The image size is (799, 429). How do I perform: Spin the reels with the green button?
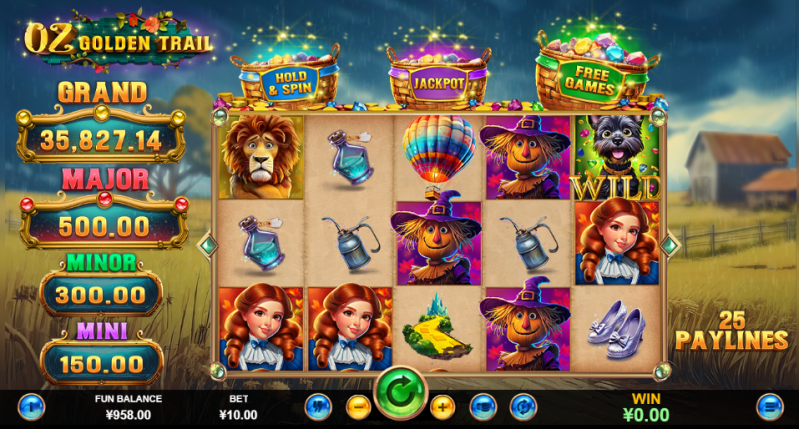pyautogui.click(x=400, y=397)
